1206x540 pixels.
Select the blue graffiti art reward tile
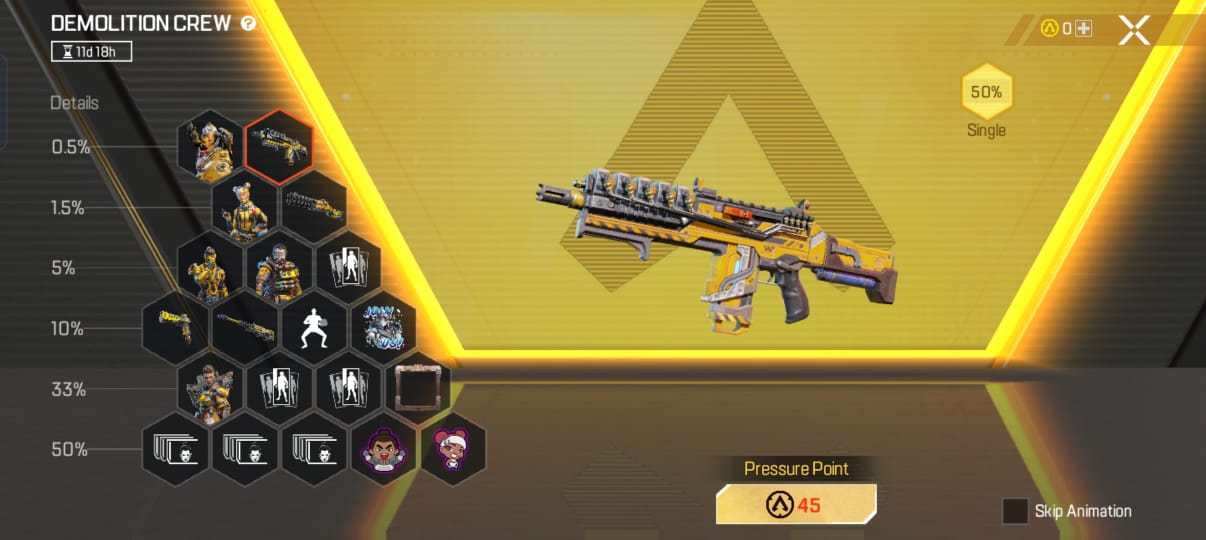point(382,327)
